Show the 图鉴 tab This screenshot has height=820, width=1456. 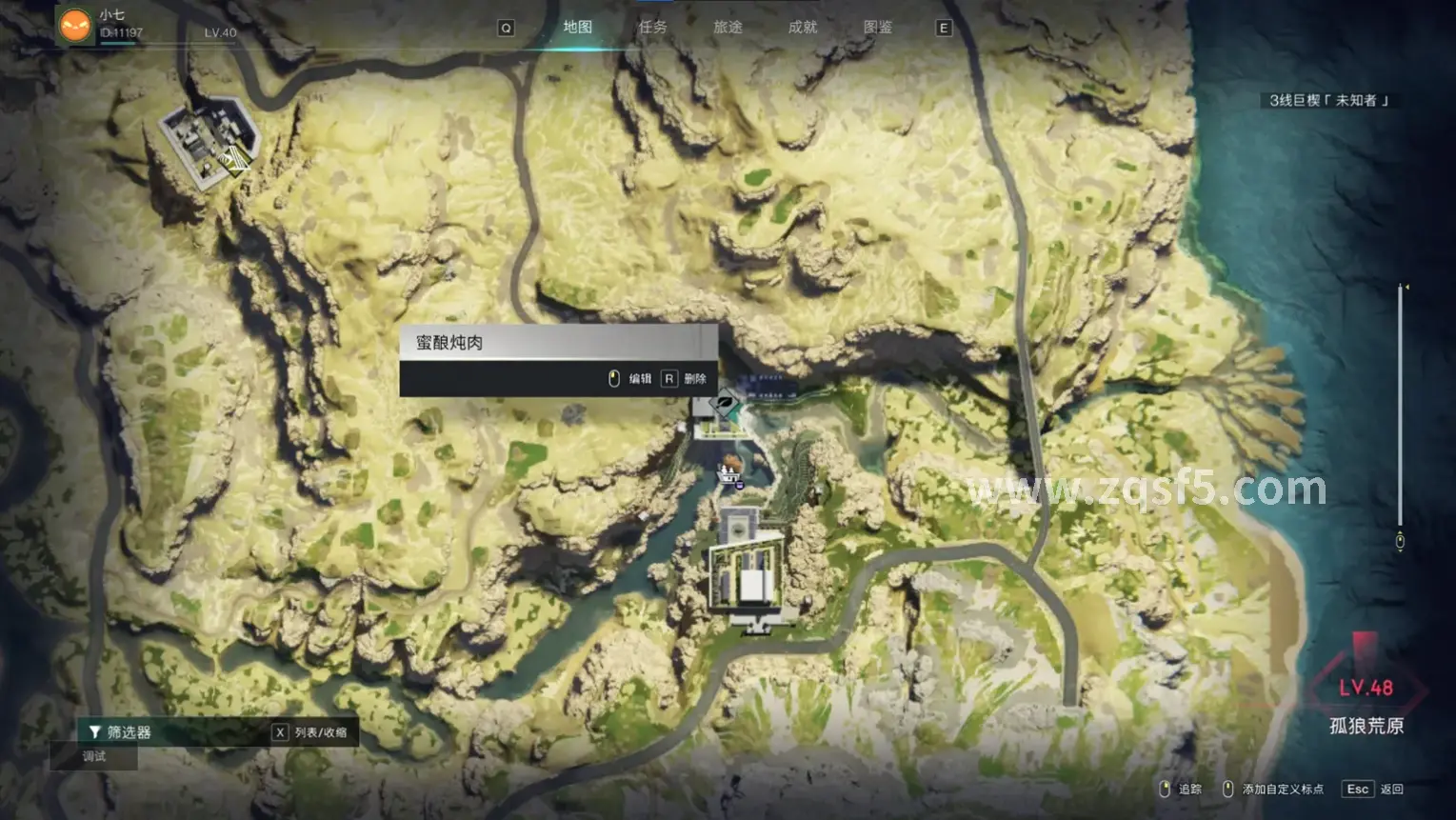click(878, 27)
